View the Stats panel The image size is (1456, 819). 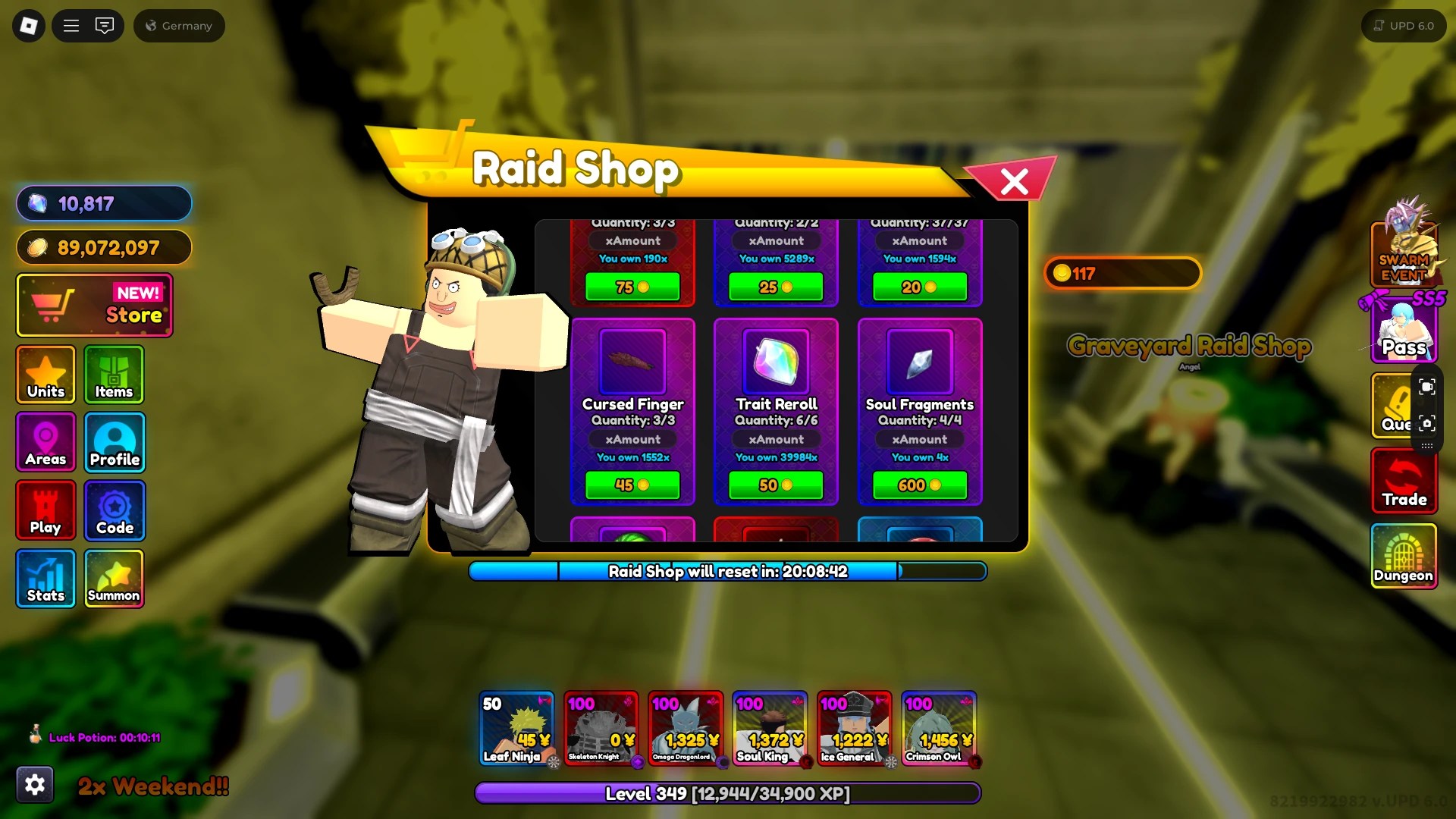click(x=45, y=578)
